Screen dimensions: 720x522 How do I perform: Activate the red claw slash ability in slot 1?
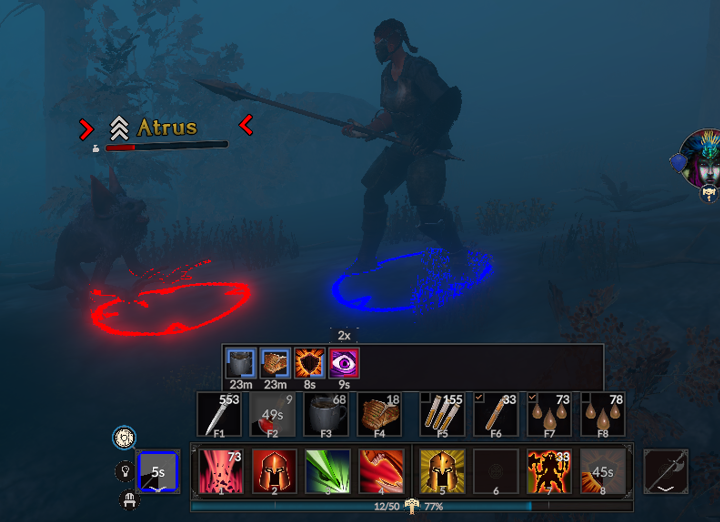(221, 471)
